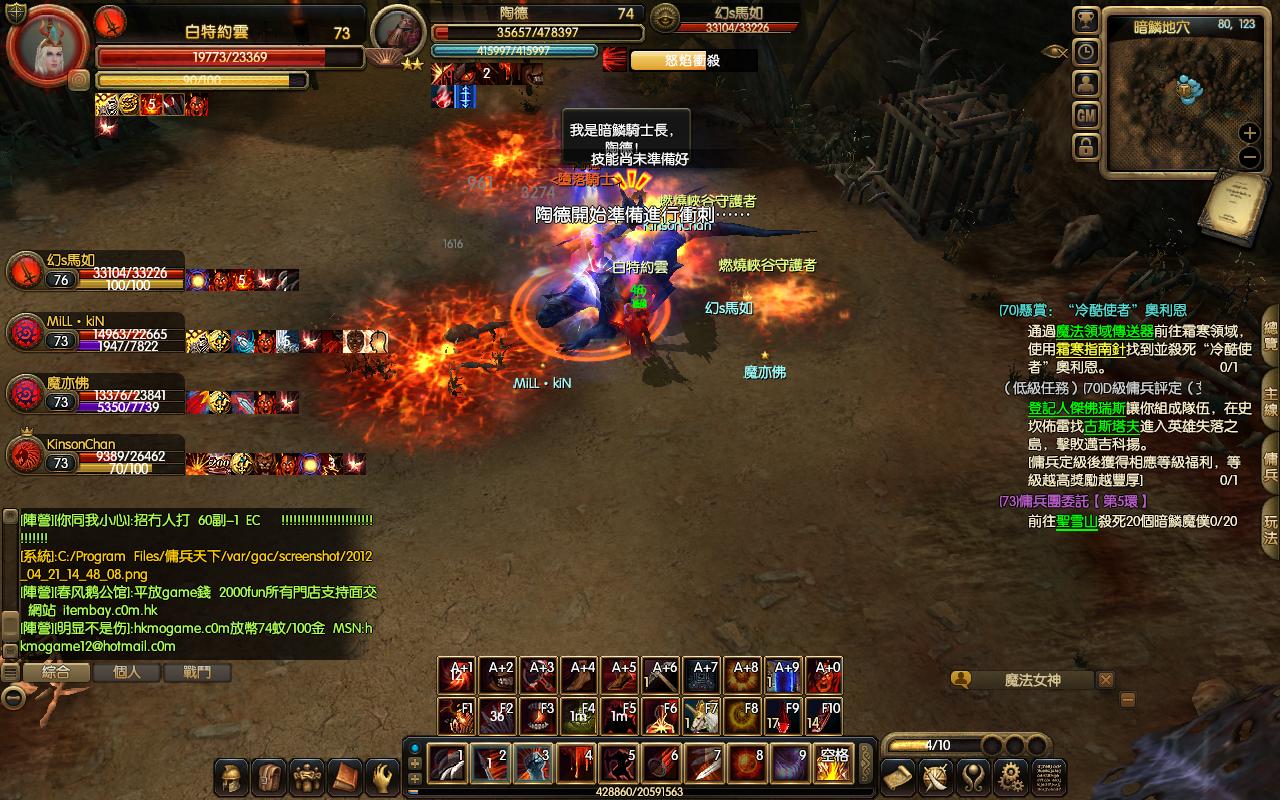Zoom out the minimap with the minus button
1280x800 pixels.
(1249, 157)
